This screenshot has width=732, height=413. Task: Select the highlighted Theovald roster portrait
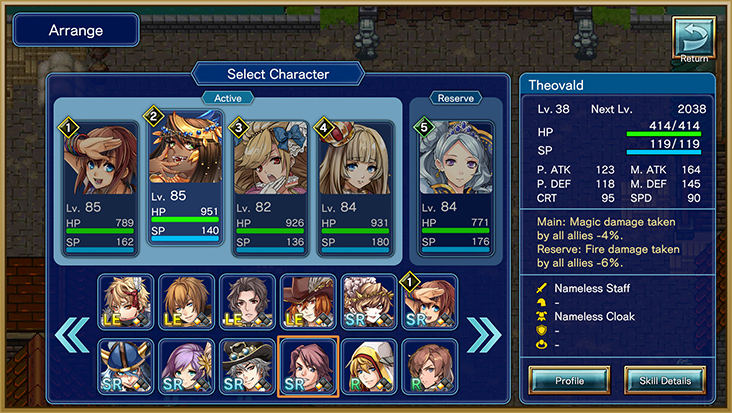(x=308, y=367)
